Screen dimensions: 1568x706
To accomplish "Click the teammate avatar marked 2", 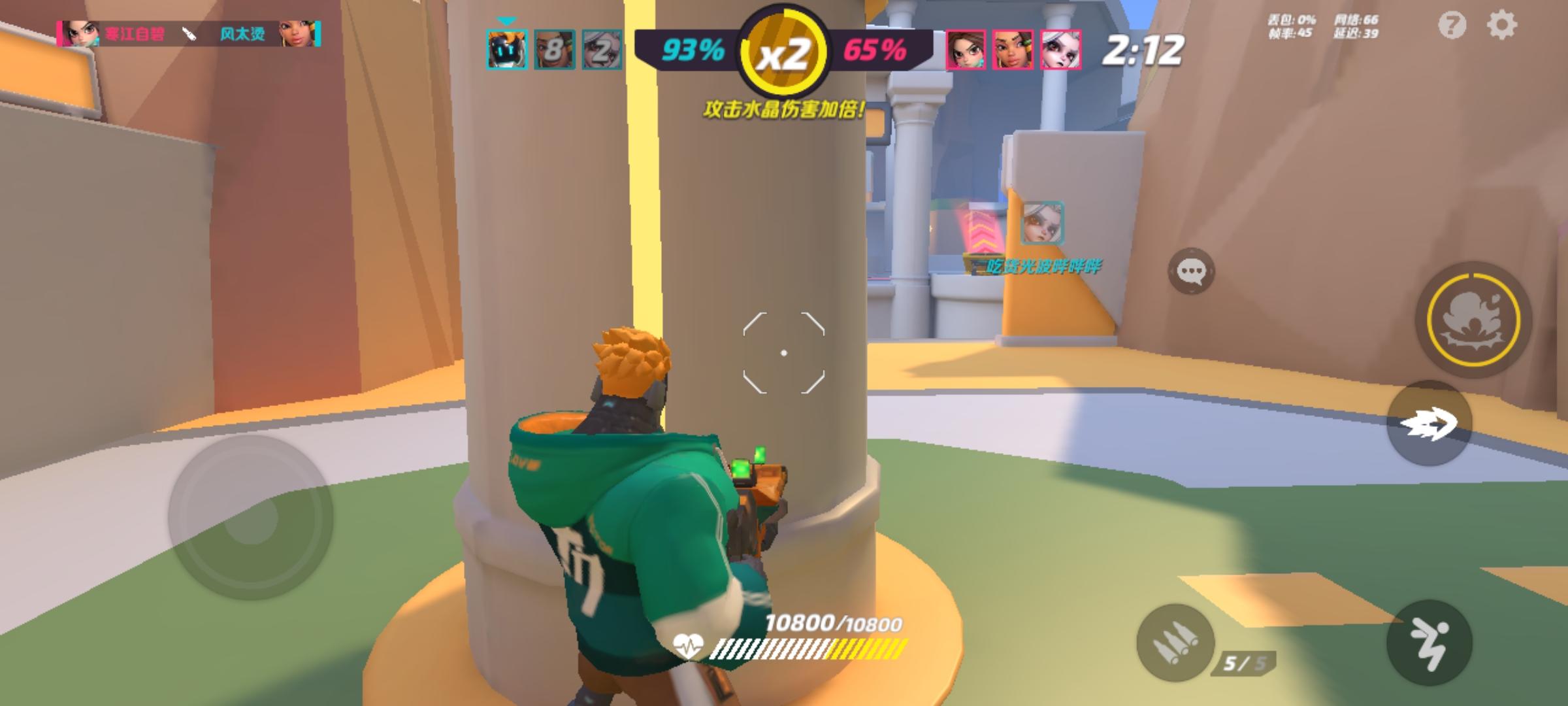I will coord(602,49).
